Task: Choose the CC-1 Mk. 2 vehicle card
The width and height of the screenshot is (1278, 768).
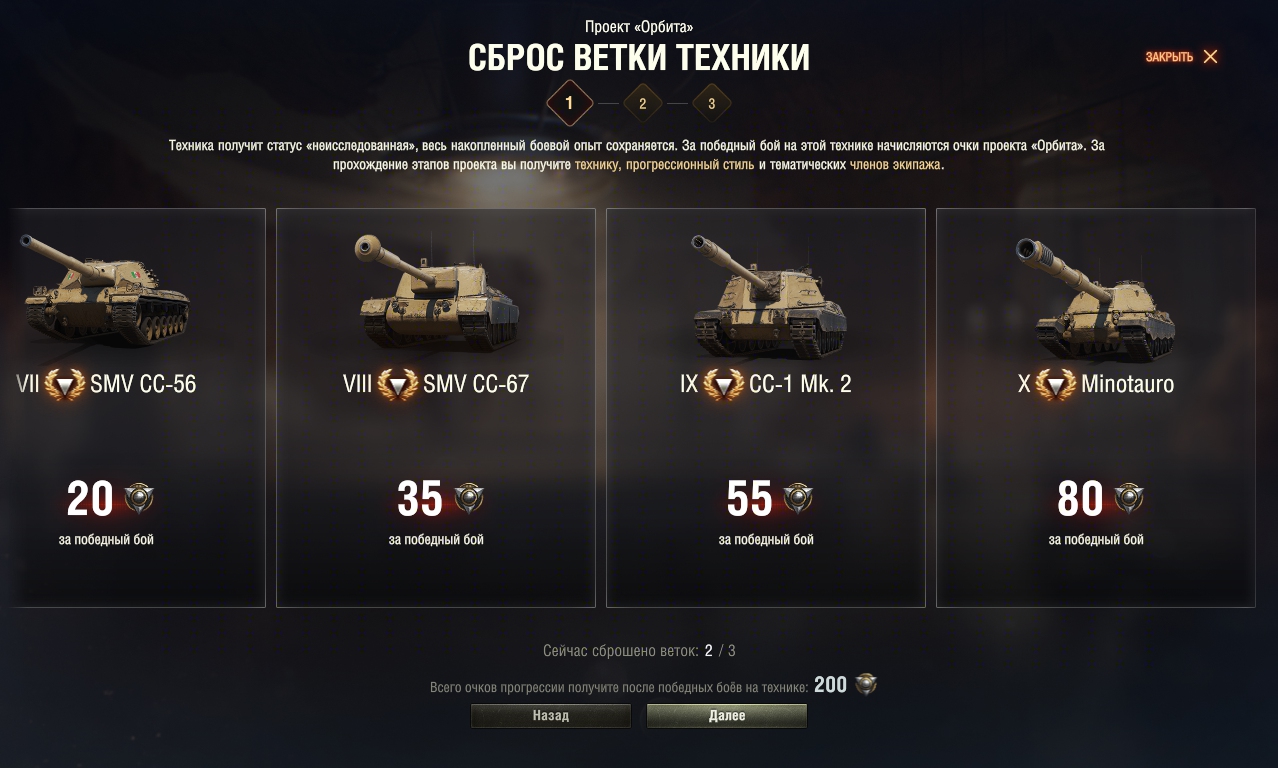Action: point(765,407)
